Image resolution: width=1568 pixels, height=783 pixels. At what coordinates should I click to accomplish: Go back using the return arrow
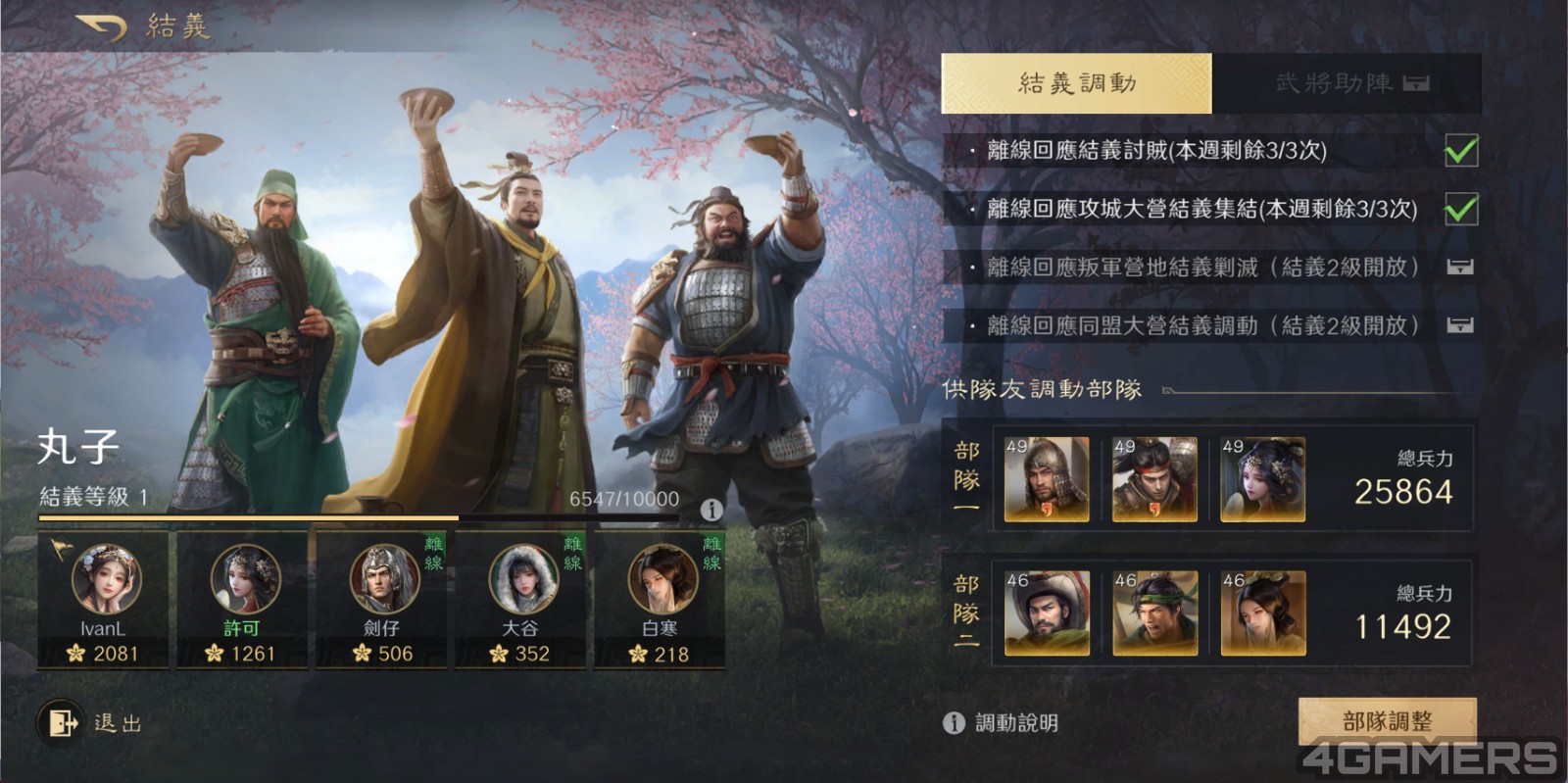[100, 26]
